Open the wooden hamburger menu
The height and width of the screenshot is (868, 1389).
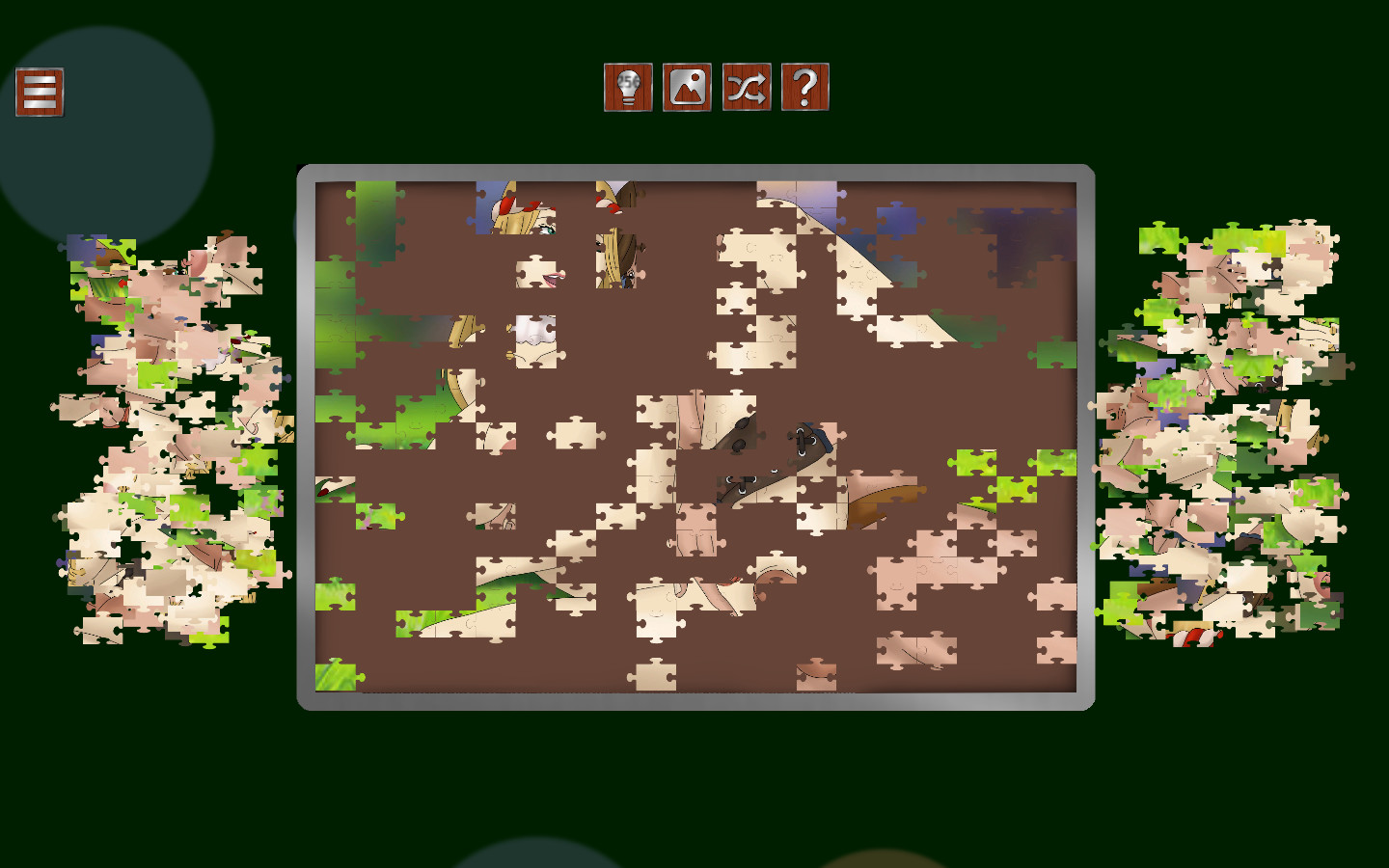pos(39,94)
